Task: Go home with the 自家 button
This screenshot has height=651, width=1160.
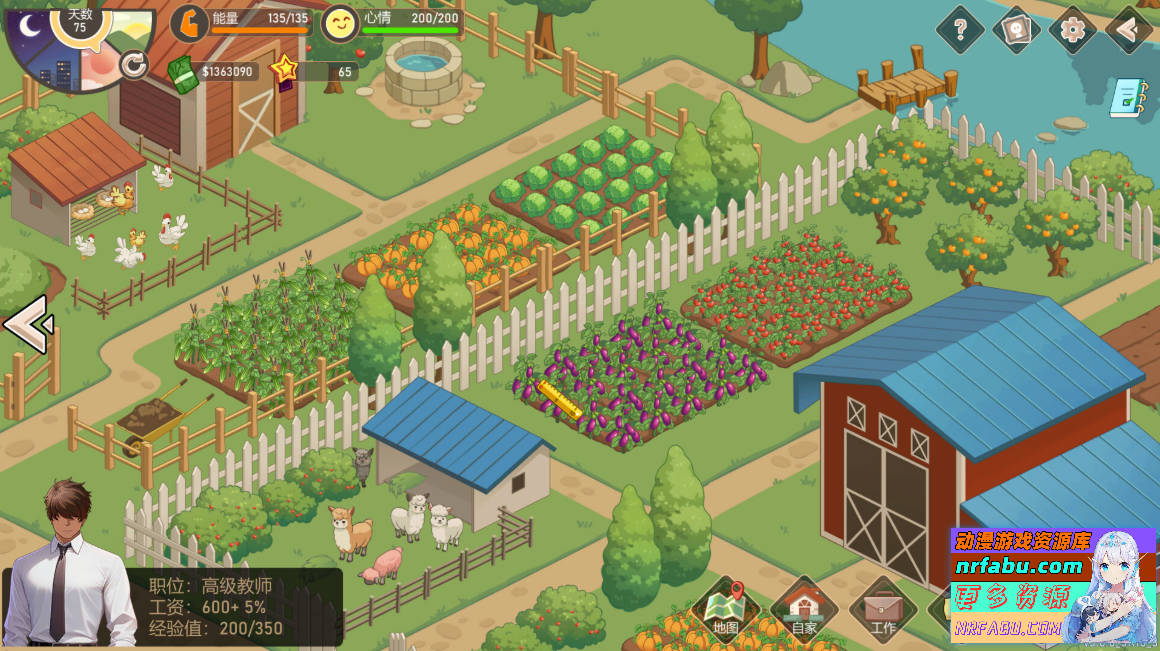Action: point(804,609)
